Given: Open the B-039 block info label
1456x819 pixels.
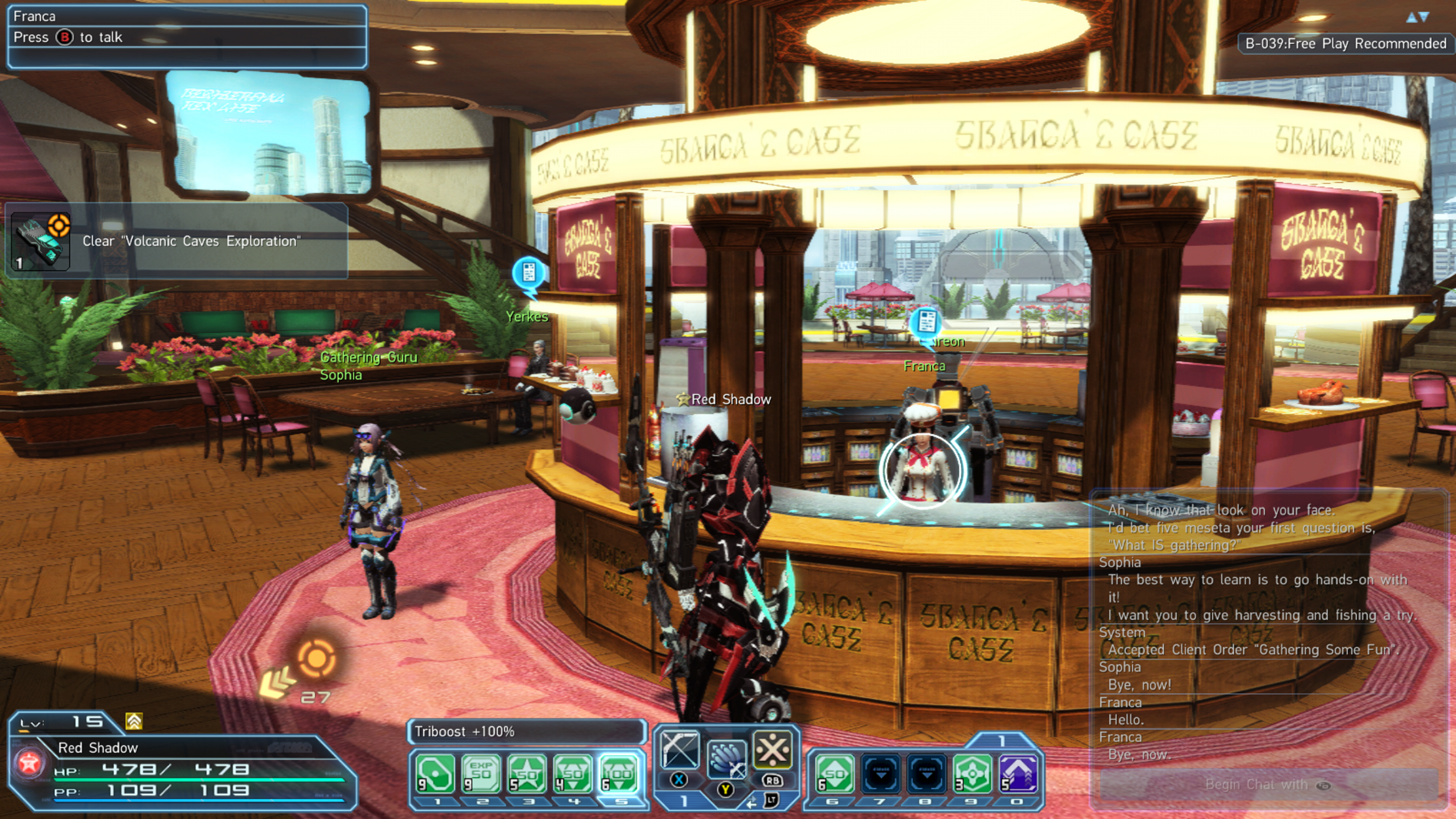Looking at the screenshot, I should click(1345, 44).
